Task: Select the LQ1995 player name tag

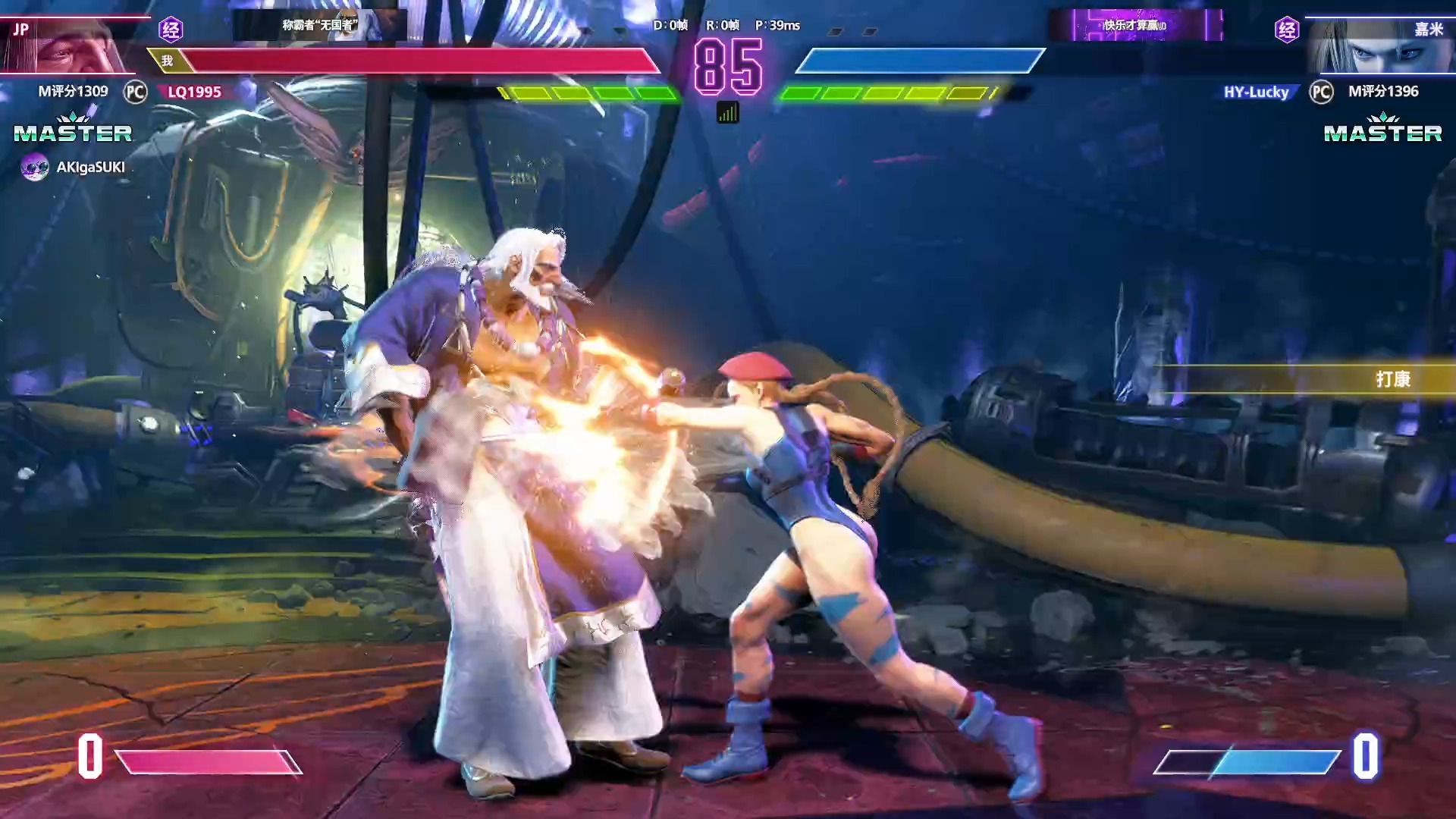Action: [194, 92]
